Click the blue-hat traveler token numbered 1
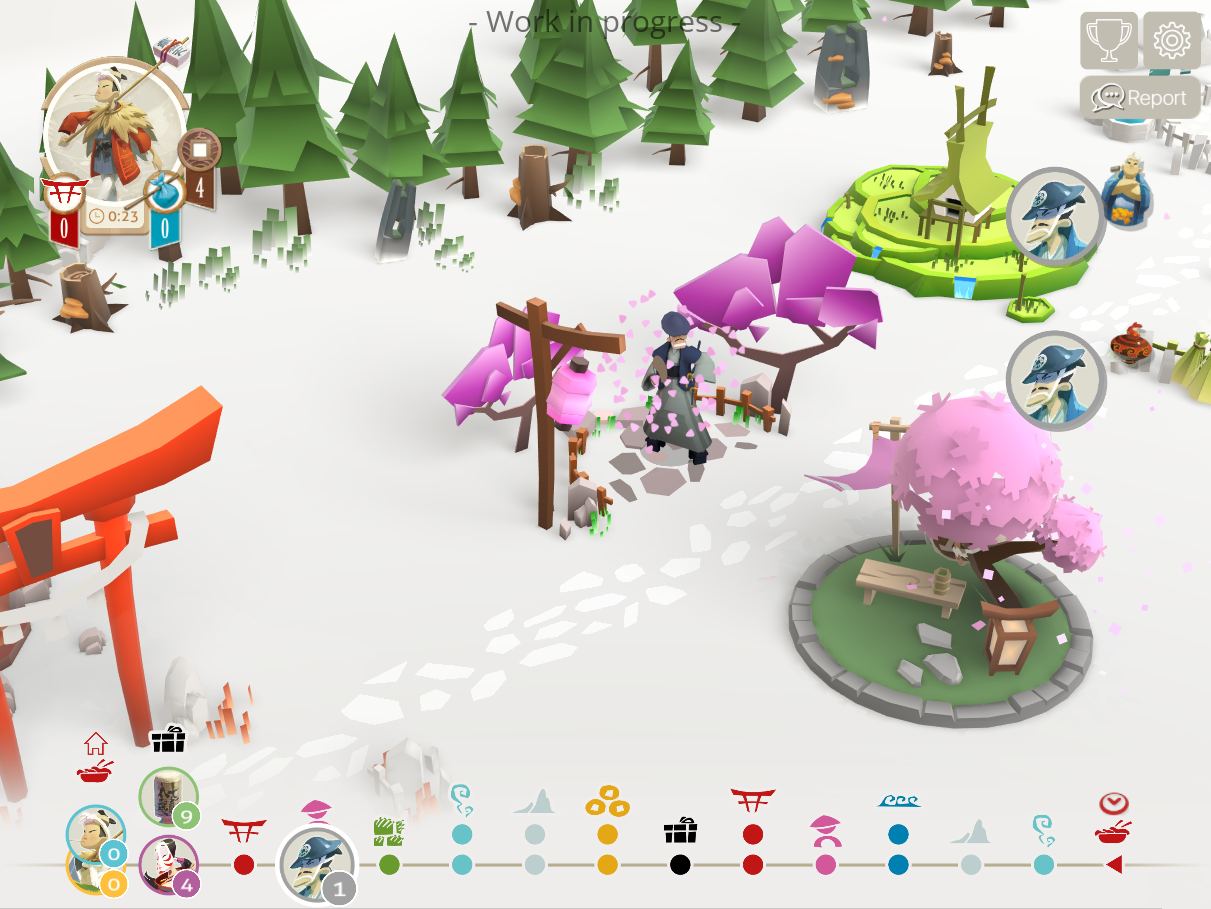1211x909 pixels. tap(316, 864)
